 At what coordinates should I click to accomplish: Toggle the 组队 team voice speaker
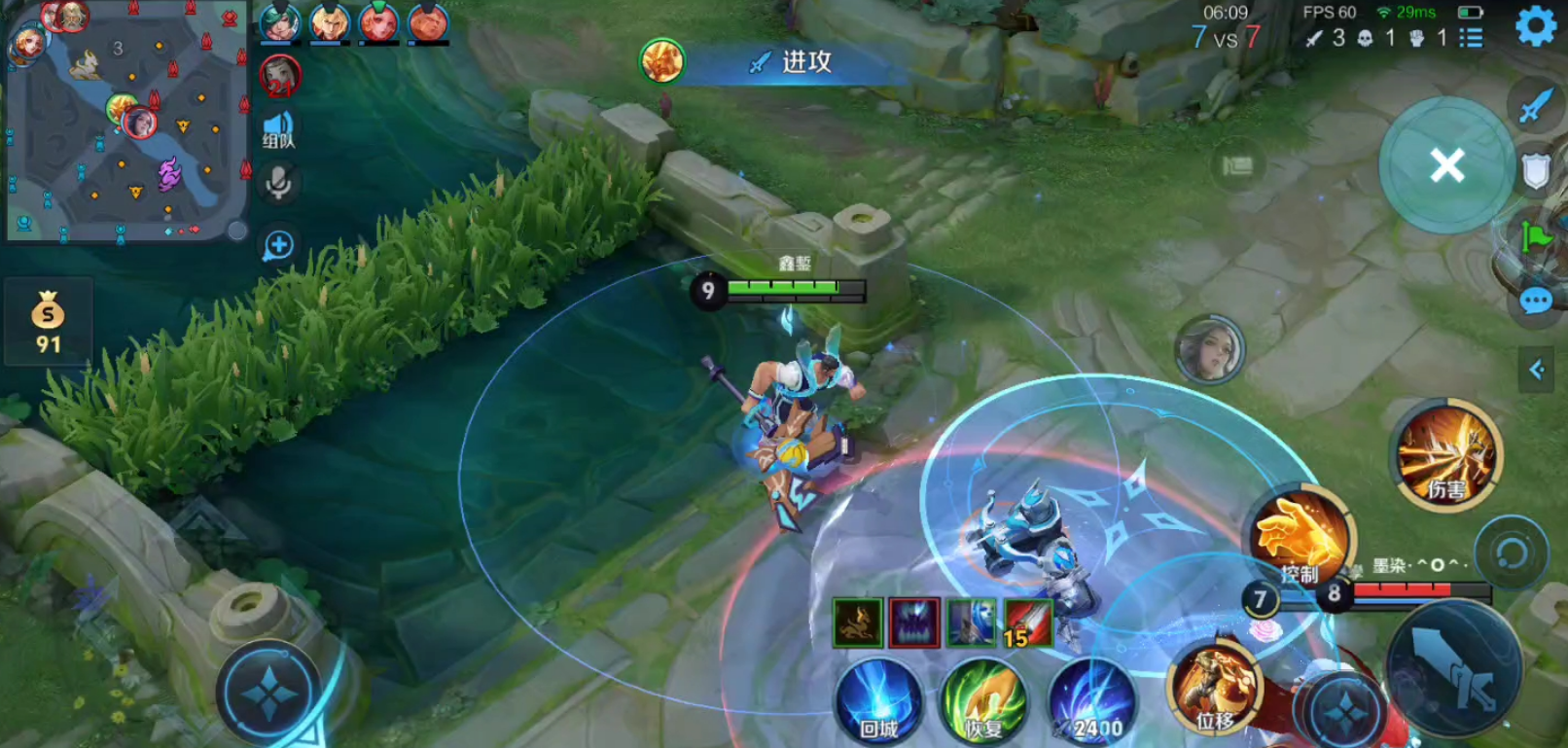pyautogui.click(x=278, y=129)
